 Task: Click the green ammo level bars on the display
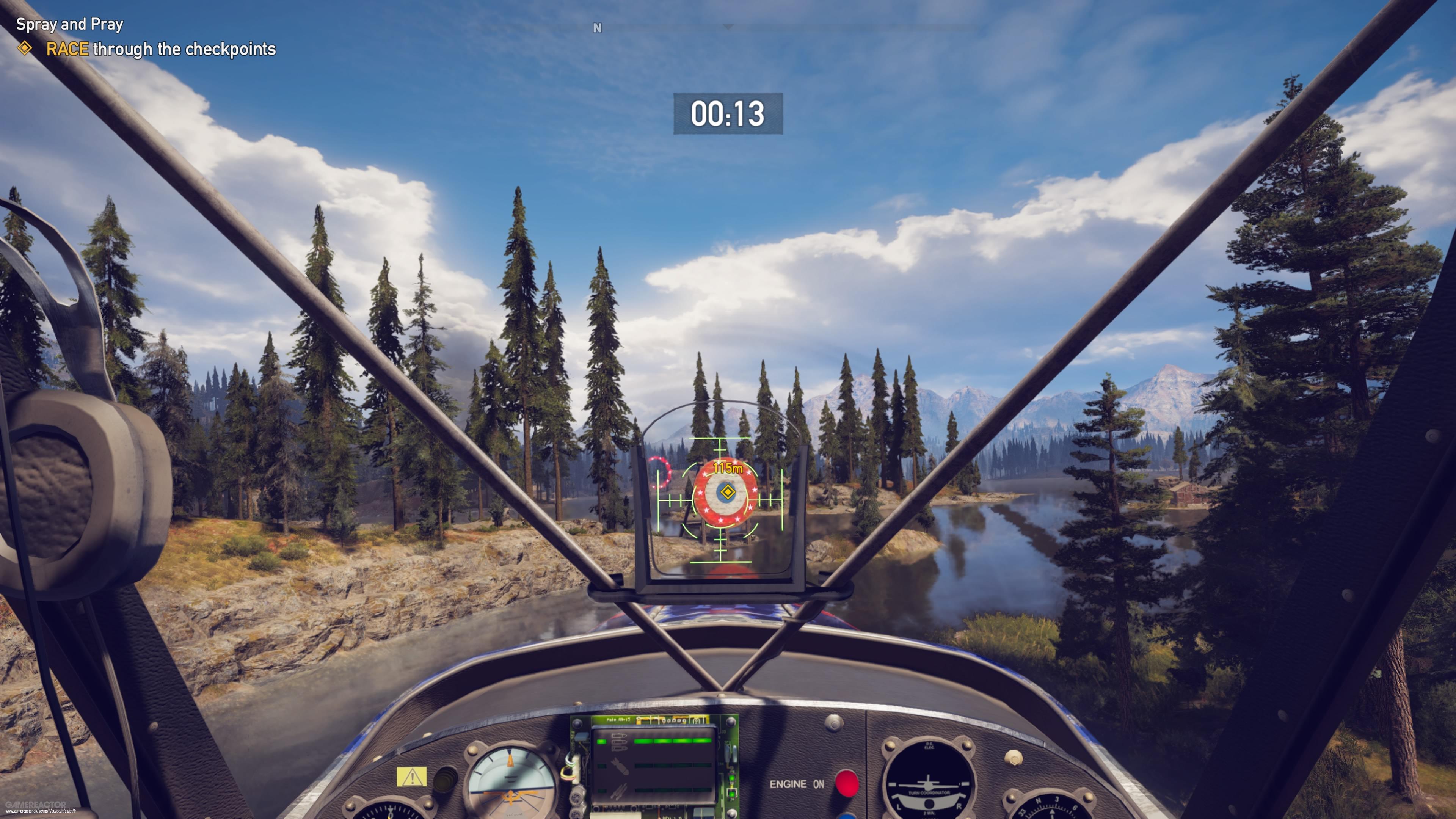(x=674, y=742)
